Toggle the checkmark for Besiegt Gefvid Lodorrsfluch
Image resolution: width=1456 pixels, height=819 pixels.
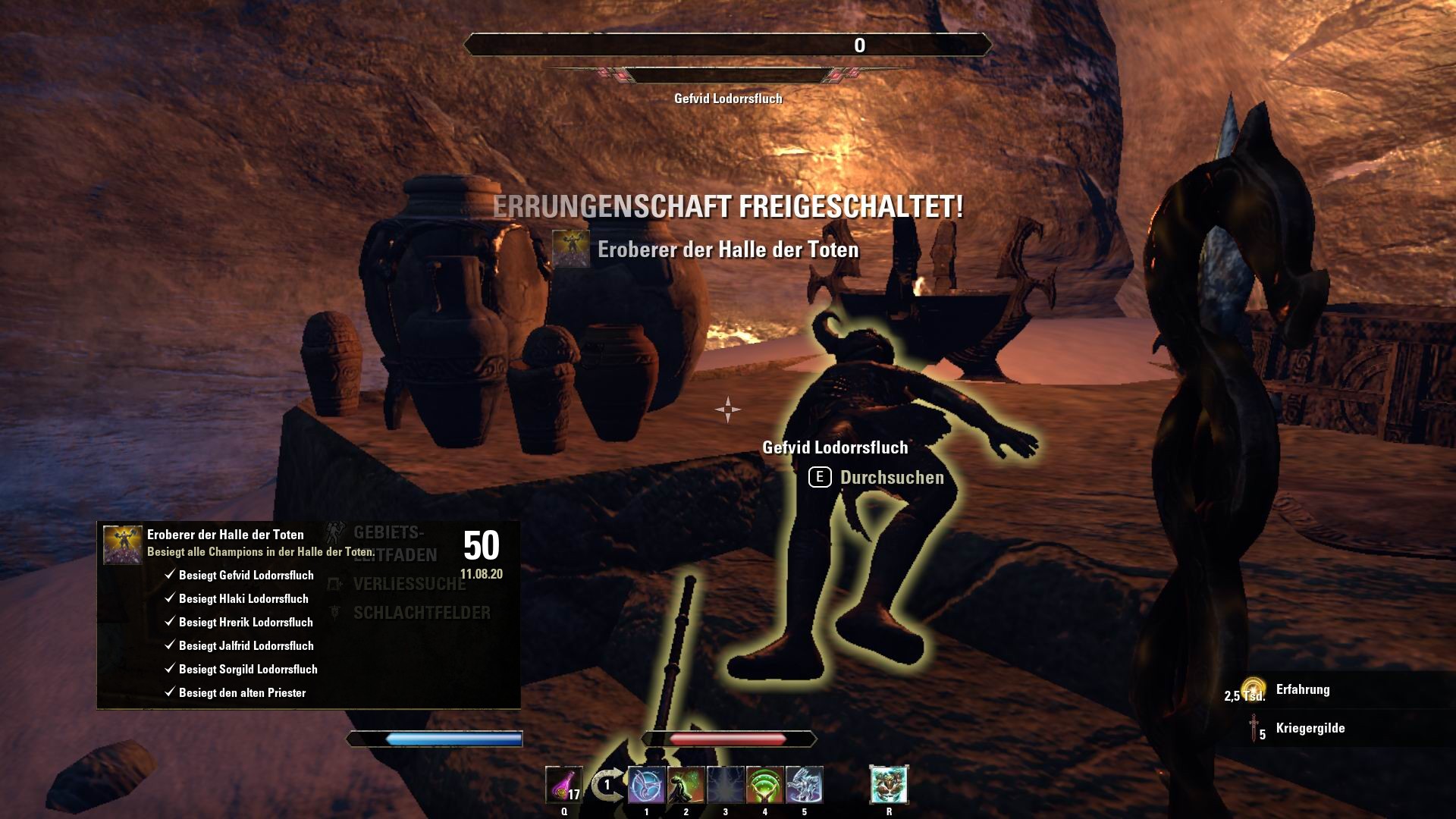coord(168,575)
